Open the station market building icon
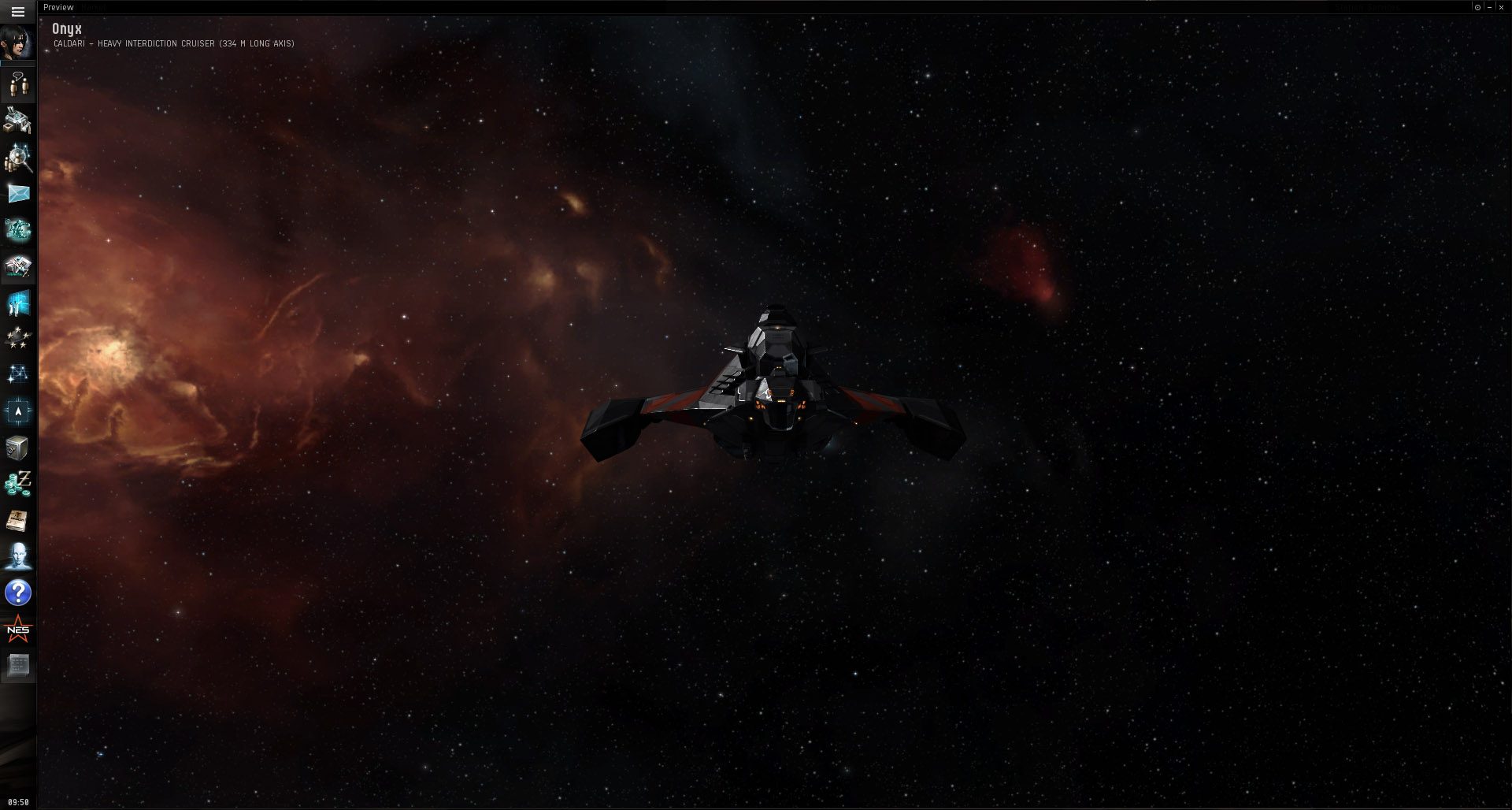This screenshot has width=1512, height=810. (x=17, y=121)
